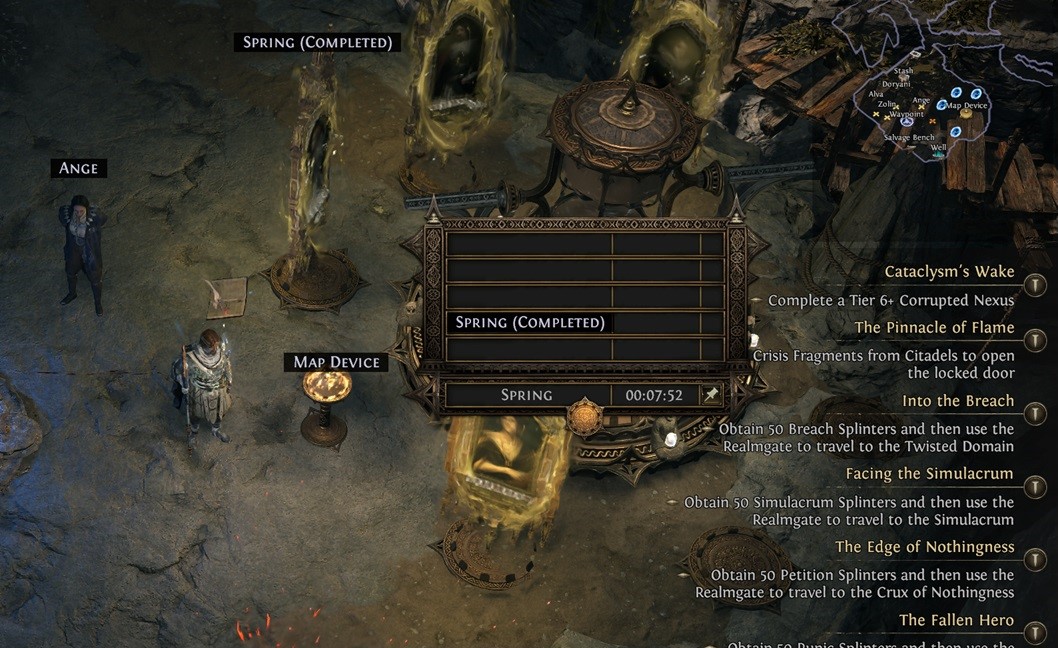Click the round button beside The Pinnacle of Flame
Screen dimensions: 1058x648
[x=1035, y=341]
